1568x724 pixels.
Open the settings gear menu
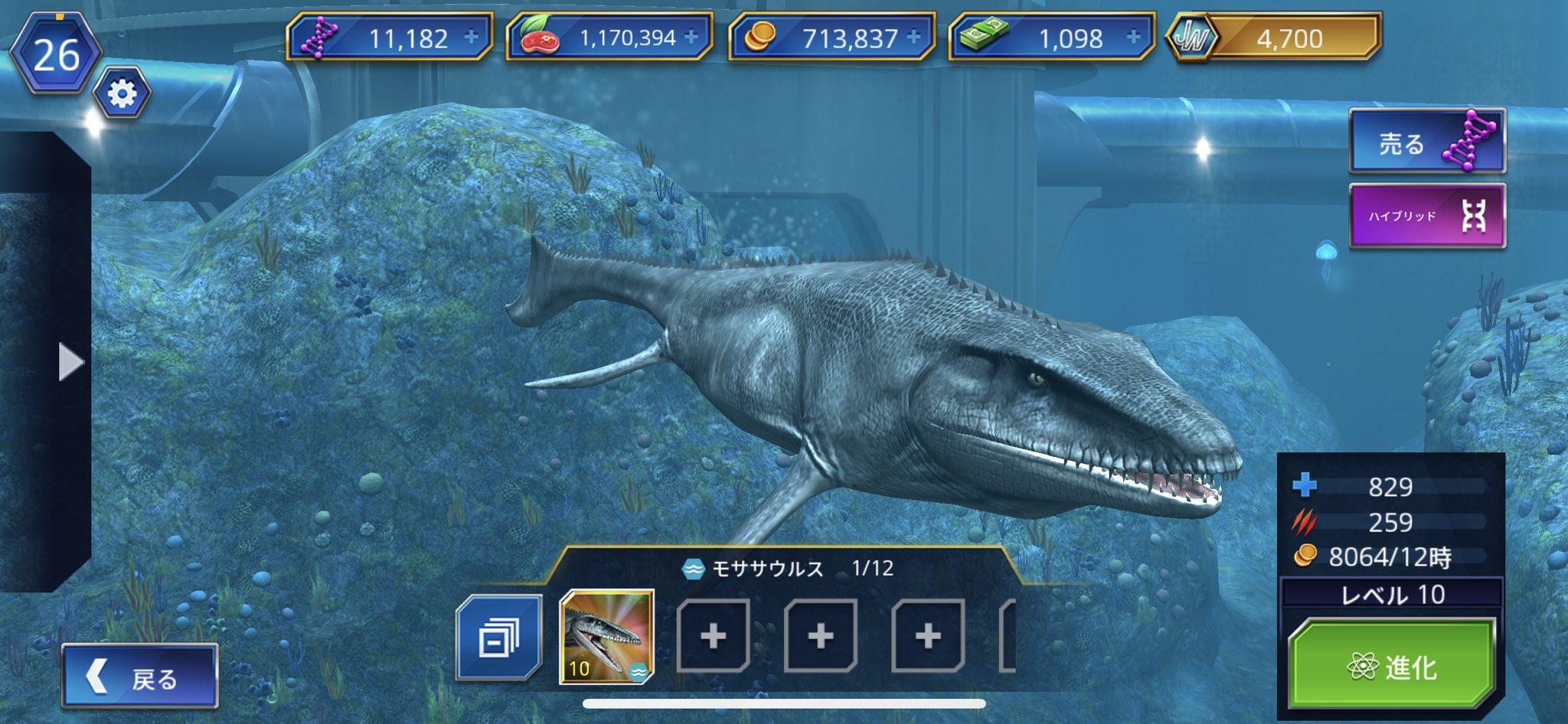tap(122, 92)
